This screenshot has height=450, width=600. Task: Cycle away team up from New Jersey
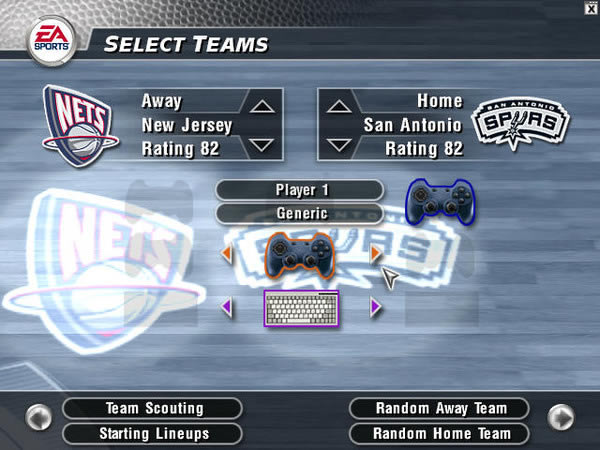pyautogui.click(x=260, y=106)
